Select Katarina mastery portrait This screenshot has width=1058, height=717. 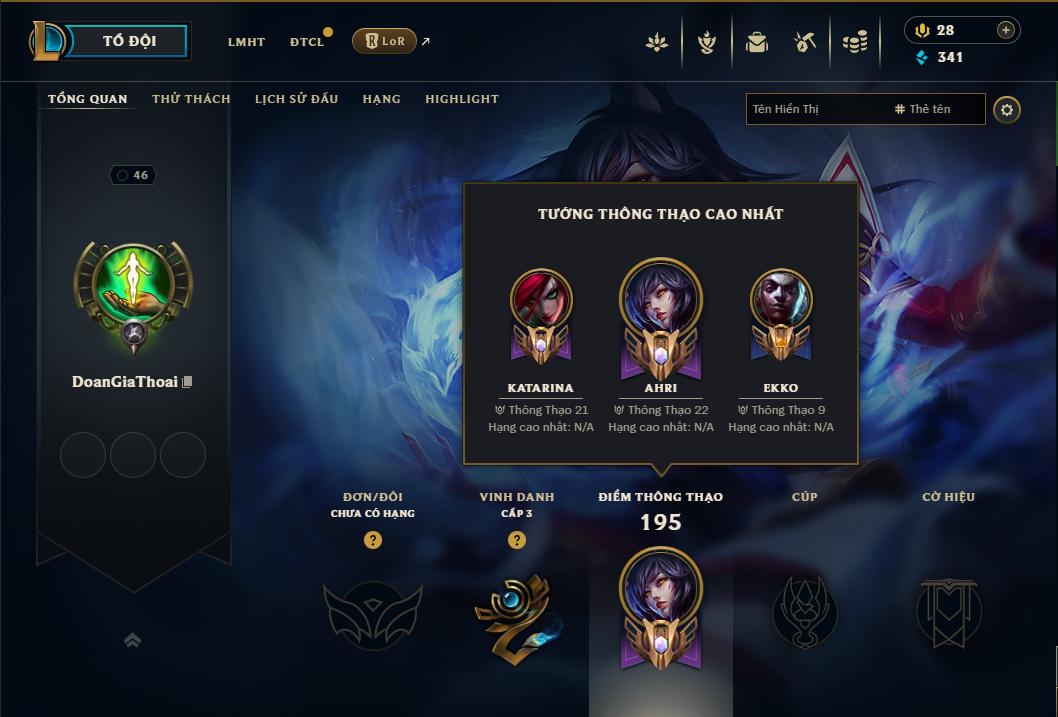(x=541, y=300)
